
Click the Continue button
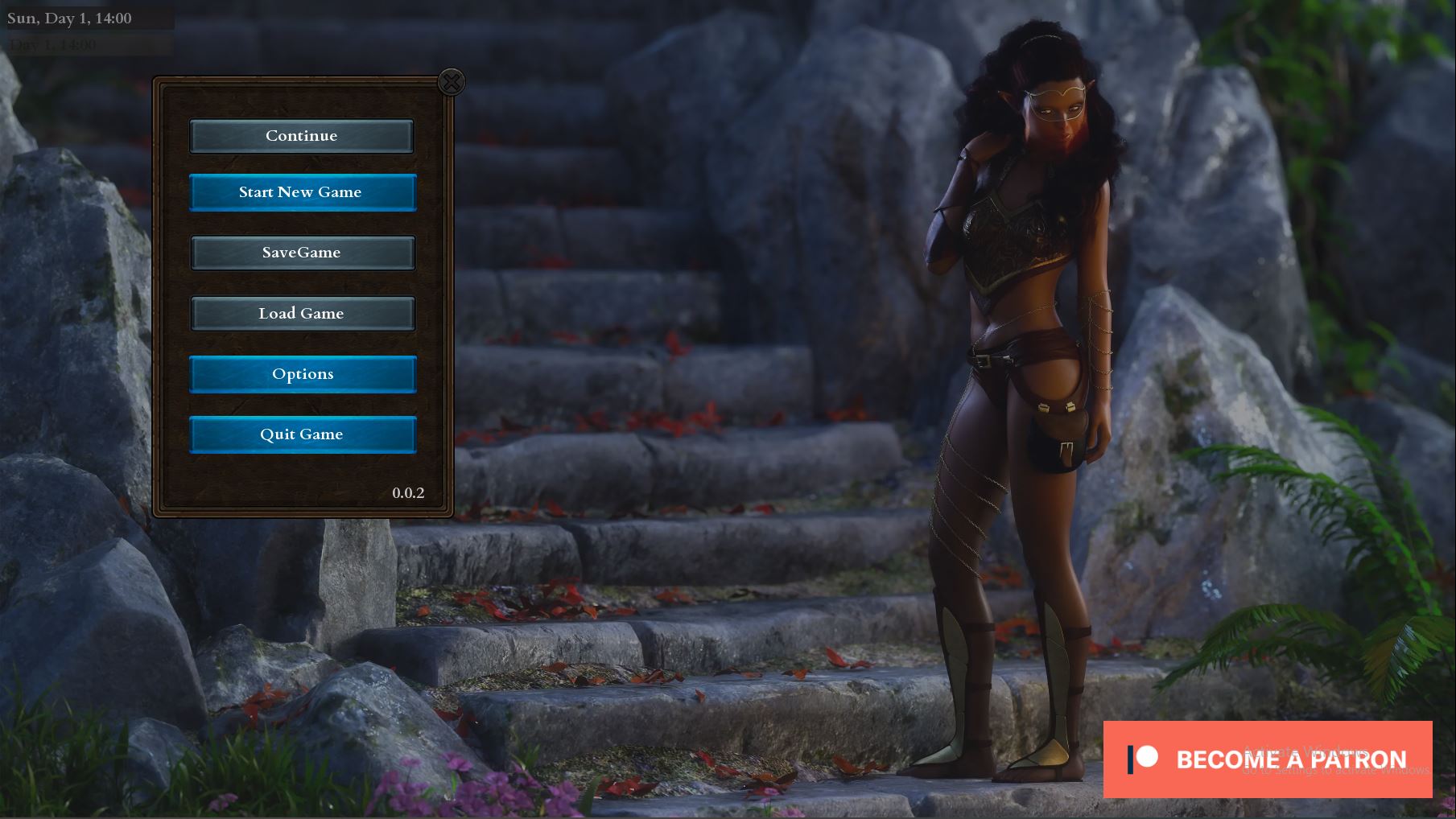point(302,136)
